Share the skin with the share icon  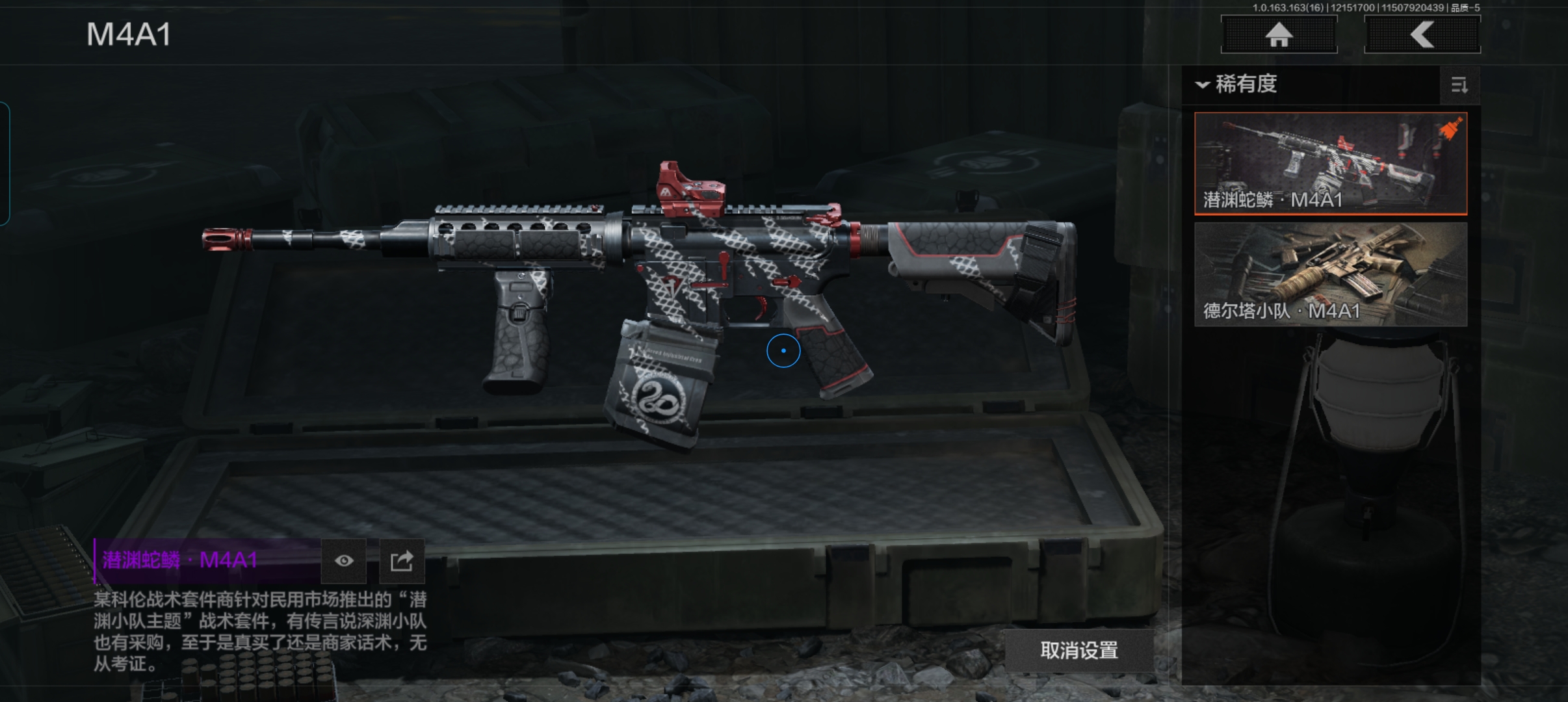(402, 561)
